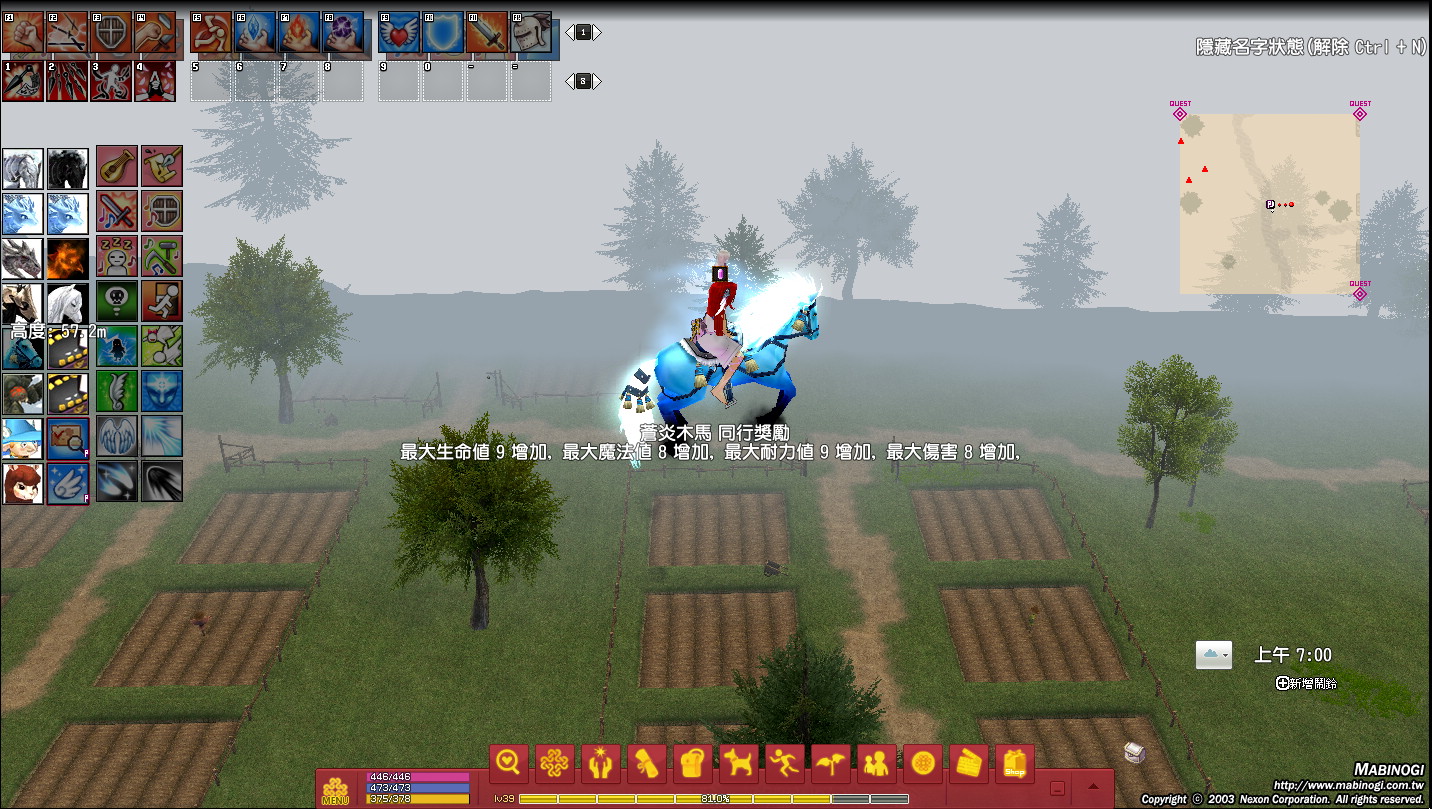Viewport: 1432px width, 809px height.
Task: Use the kunai skill in slot 1
Action: (23, 81)
